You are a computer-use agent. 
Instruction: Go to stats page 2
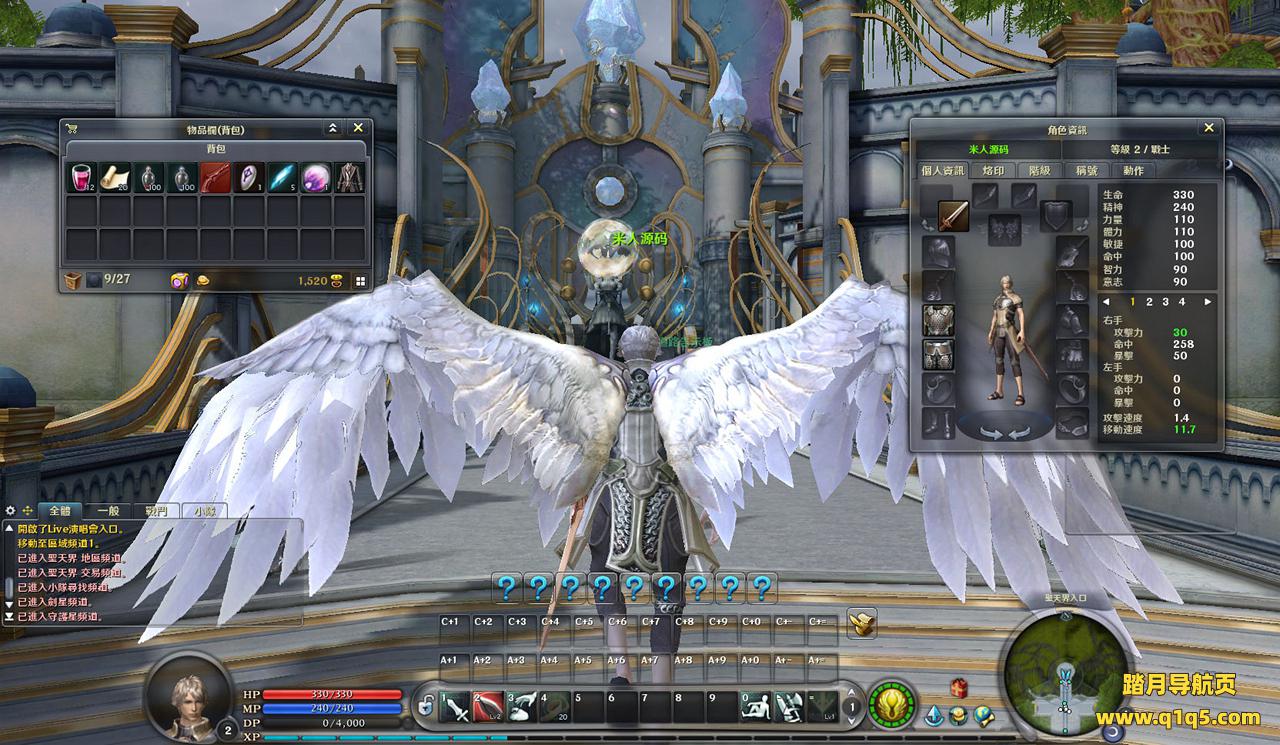1149,301
